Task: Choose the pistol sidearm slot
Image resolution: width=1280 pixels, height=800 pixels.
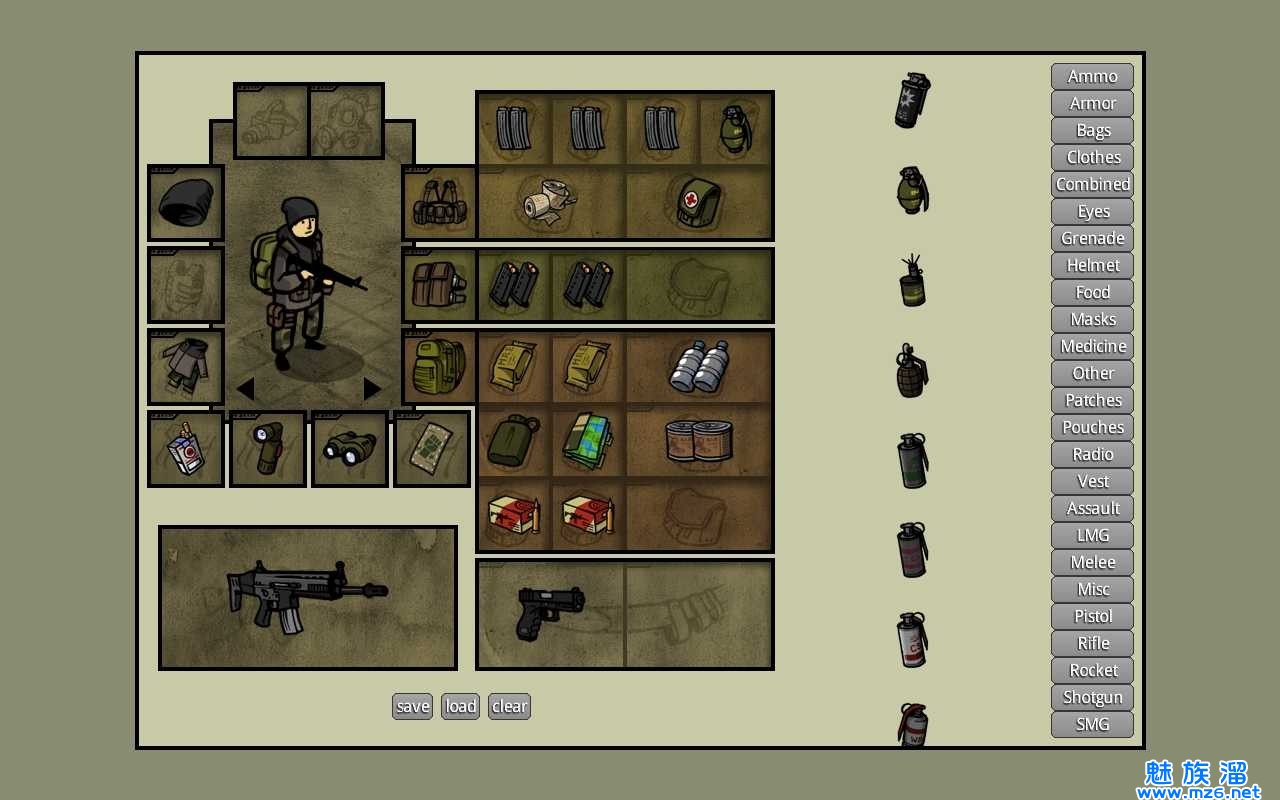Action: click(x=550, y=613)
